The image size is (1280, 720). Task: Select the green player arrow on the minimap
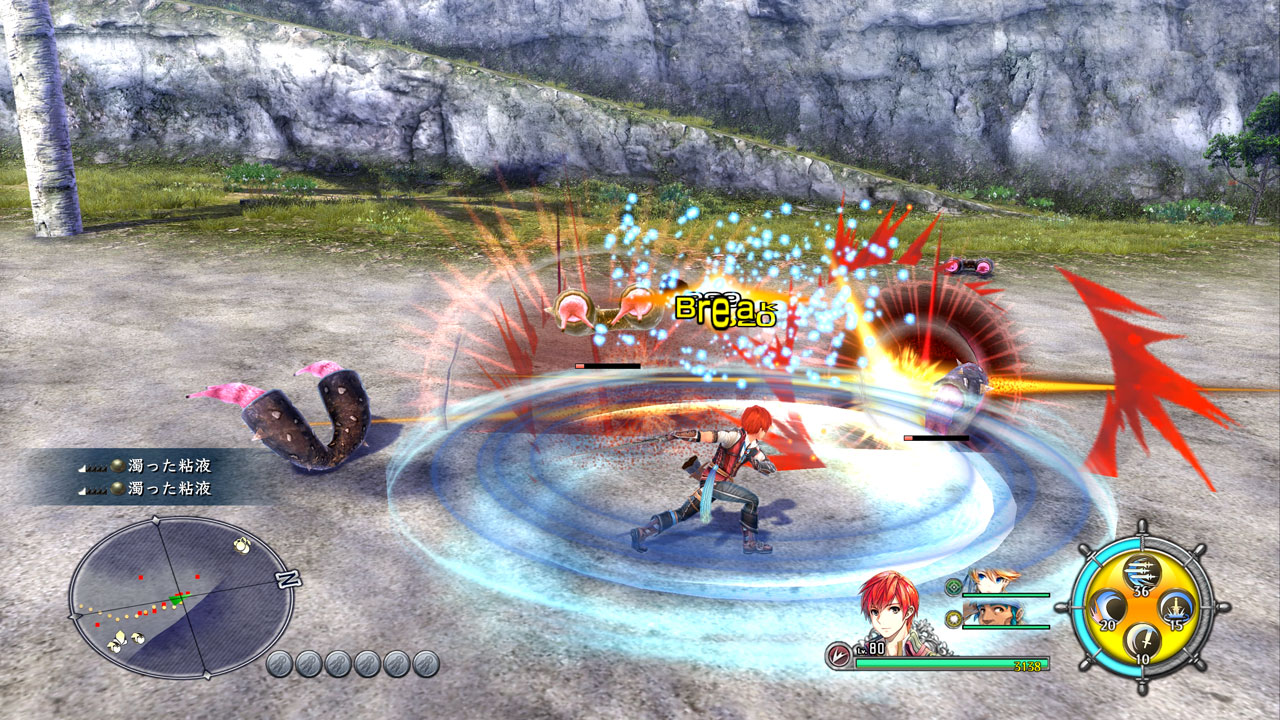178,599
